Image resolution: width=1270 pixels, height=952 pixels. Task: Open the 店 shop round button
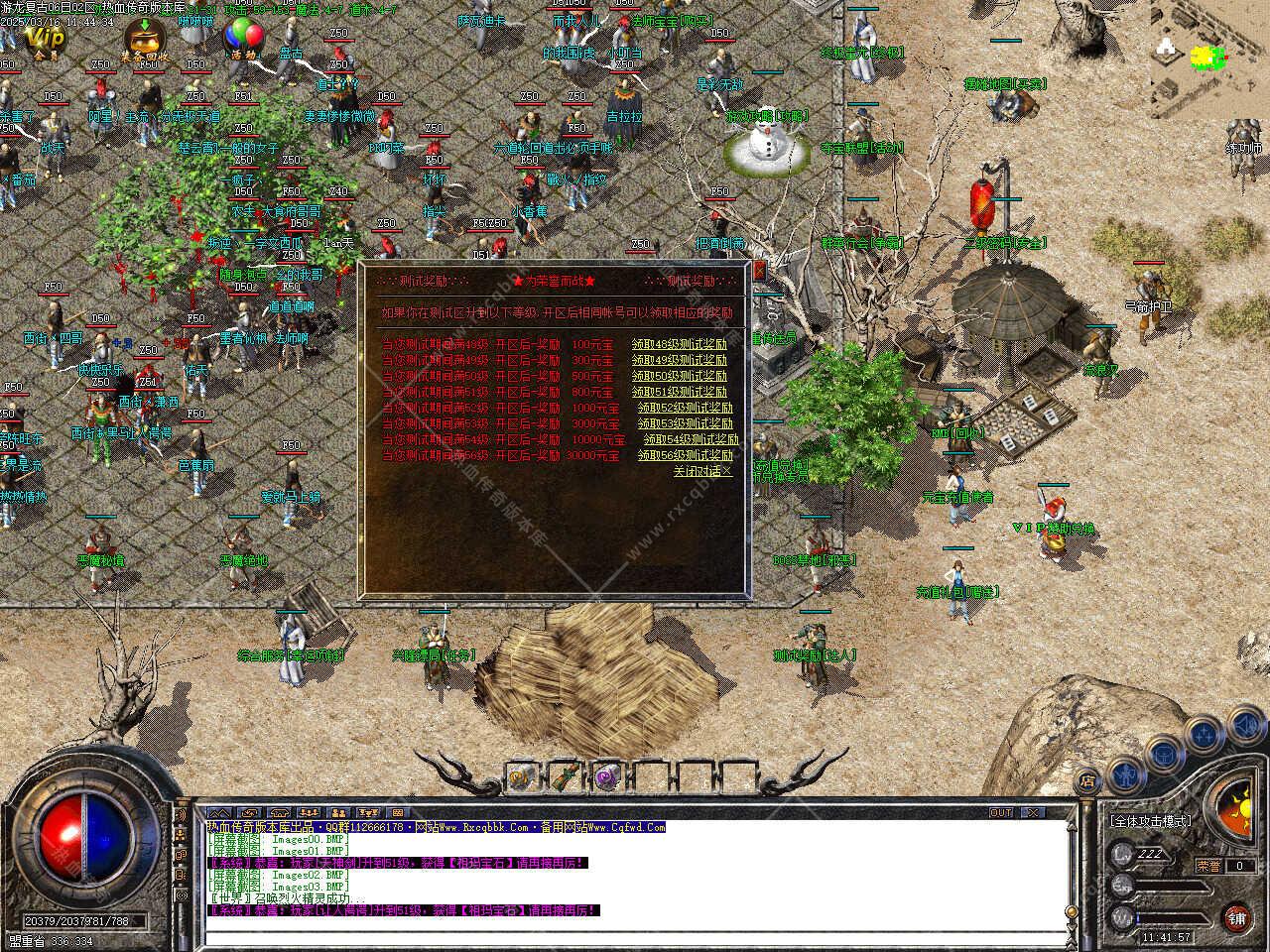1087,781
